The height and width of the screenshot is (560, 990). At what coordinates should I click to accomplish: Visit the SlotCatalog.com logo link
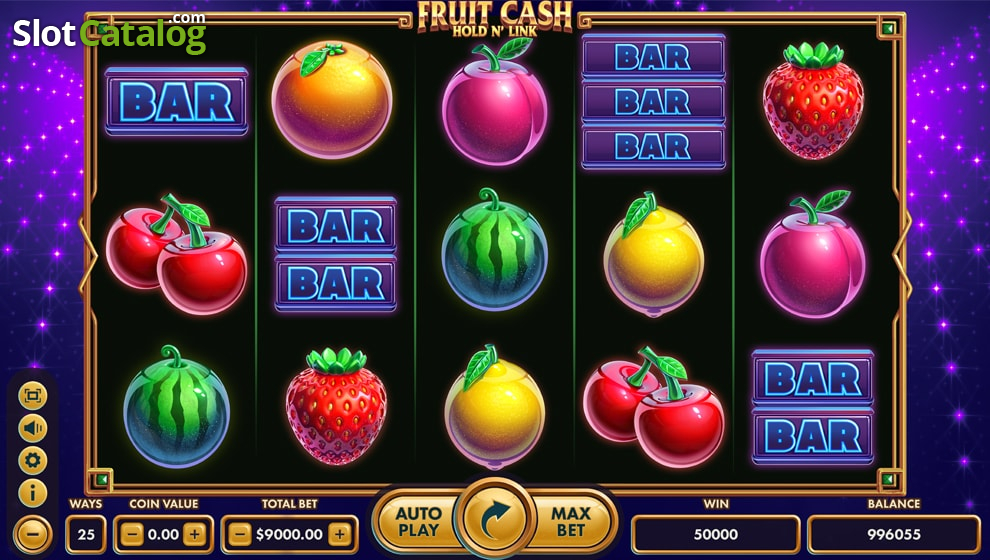109,33
